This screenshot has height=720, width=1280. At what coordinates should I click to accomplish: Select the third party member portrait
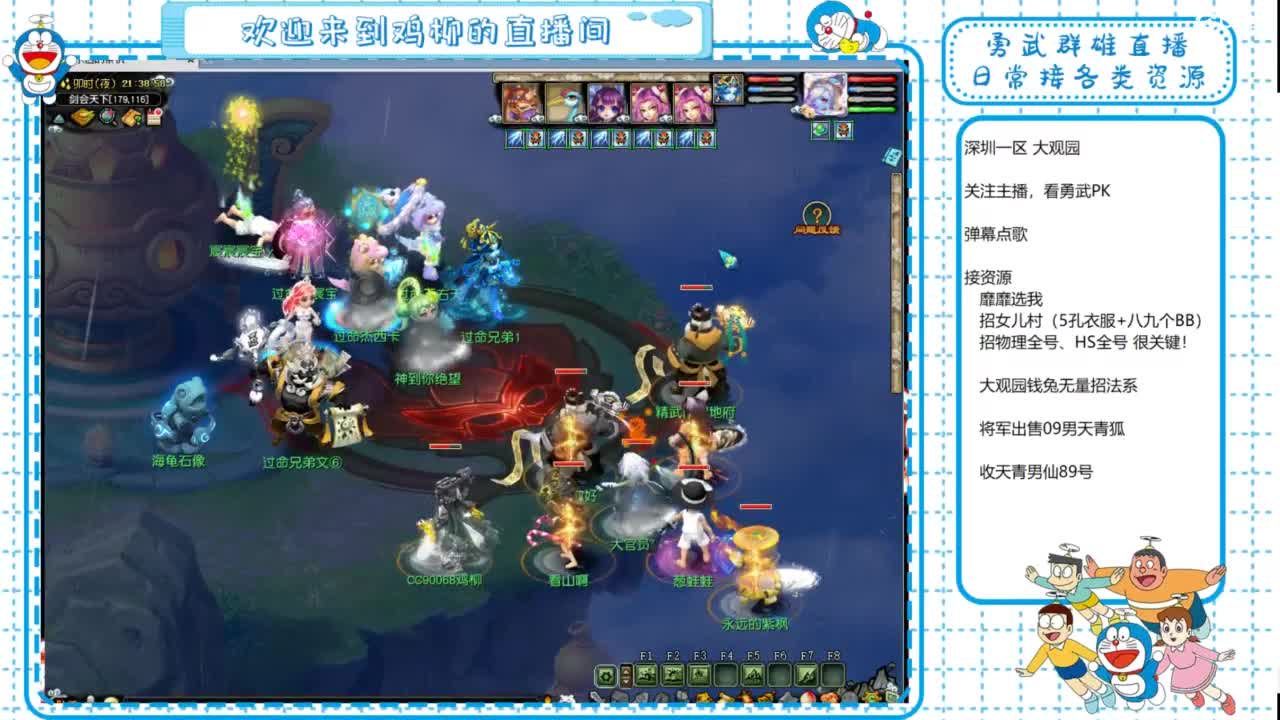[607, 101]
